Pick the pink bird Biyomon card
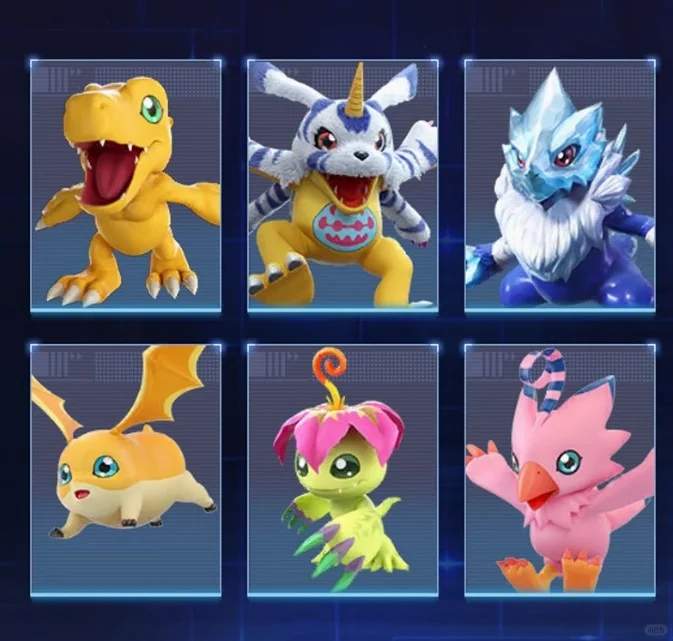 point(560,470)
